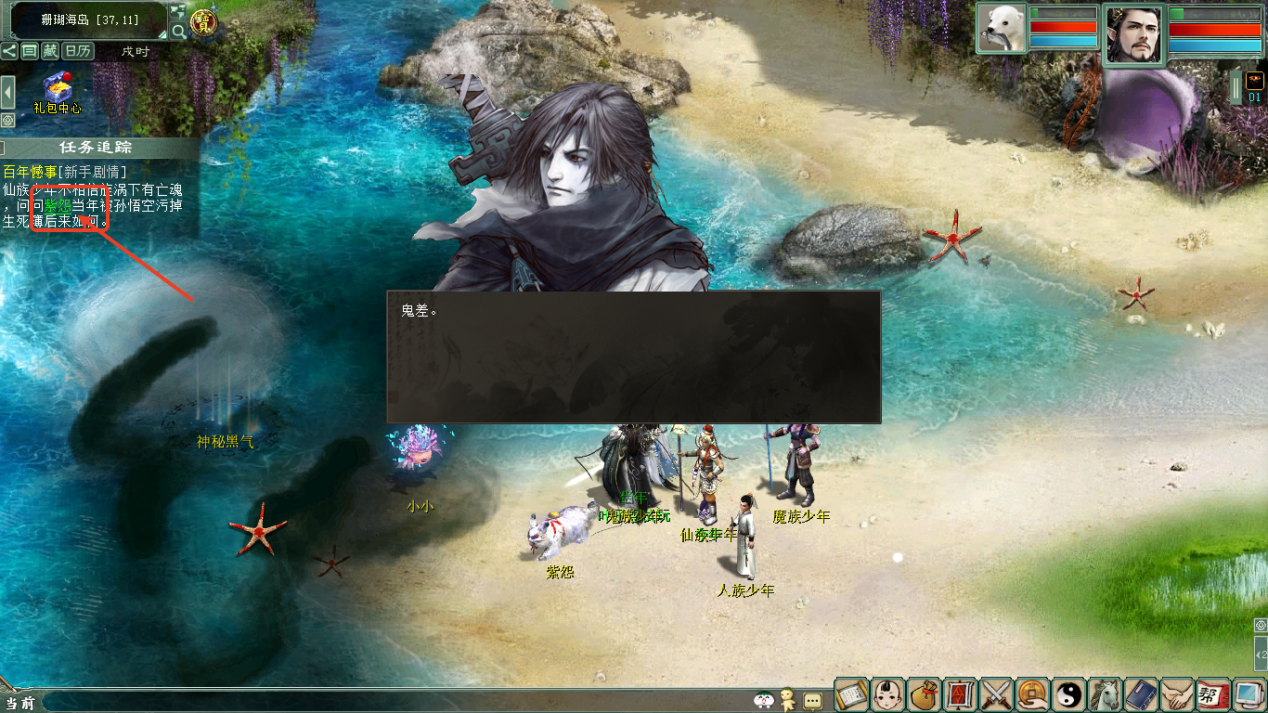Click the blue book toolbar icon
Image resolution: width=1268 pixels, height=713 pixels.
tap(1141, 693)
